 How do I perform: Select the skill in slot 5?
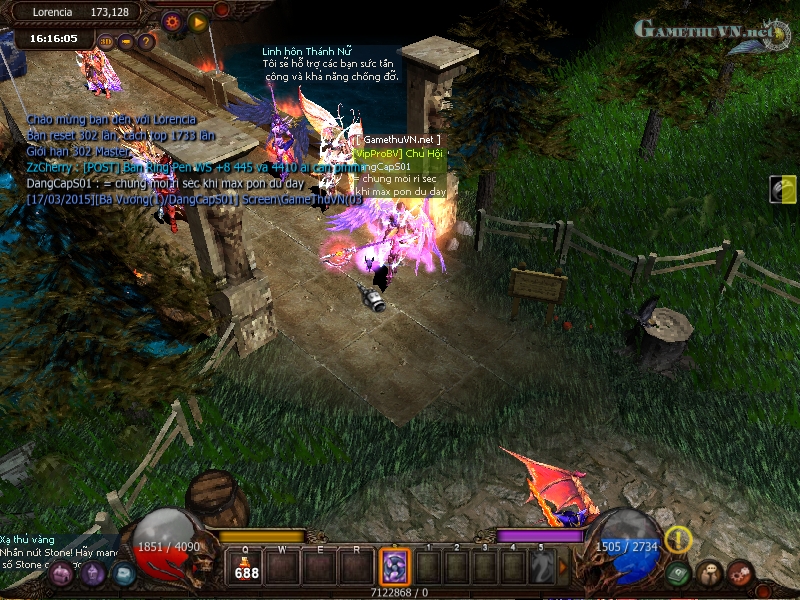[541, 567]
